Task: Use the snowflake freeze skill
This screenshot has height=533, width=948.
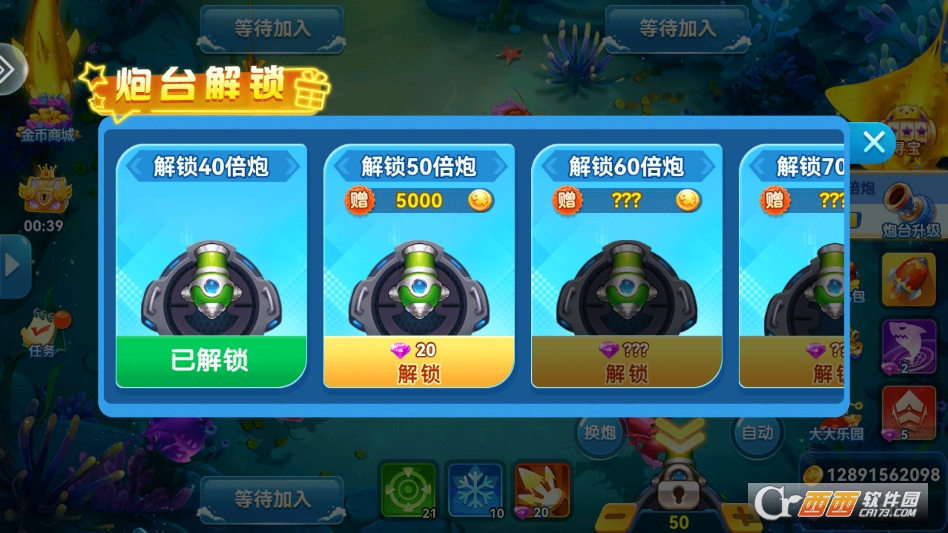Action: point(475,490)
